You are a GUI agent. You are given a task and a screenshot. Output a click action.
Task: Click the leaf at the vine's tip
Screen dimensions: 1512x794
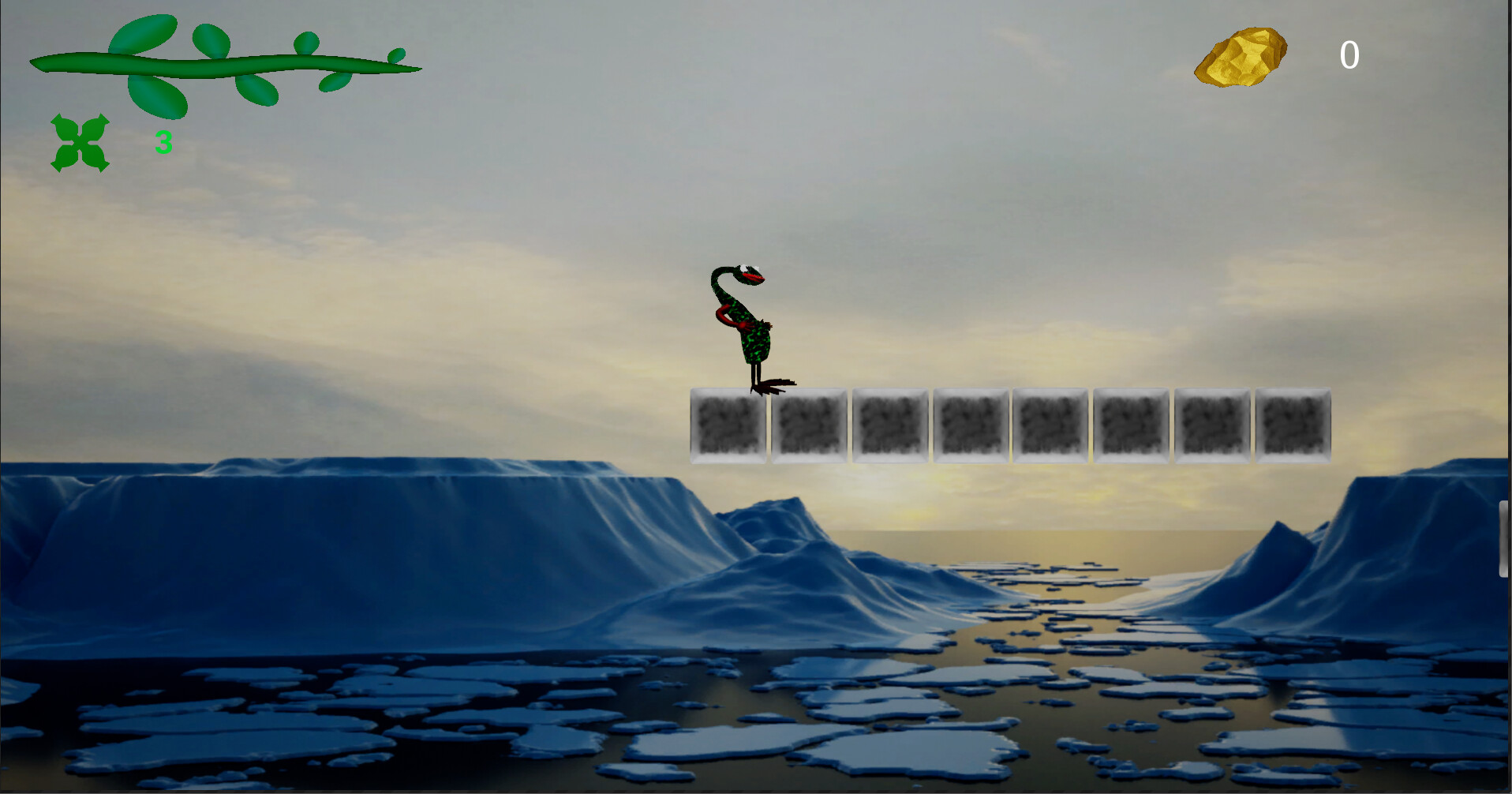click(x=395, y=57)
